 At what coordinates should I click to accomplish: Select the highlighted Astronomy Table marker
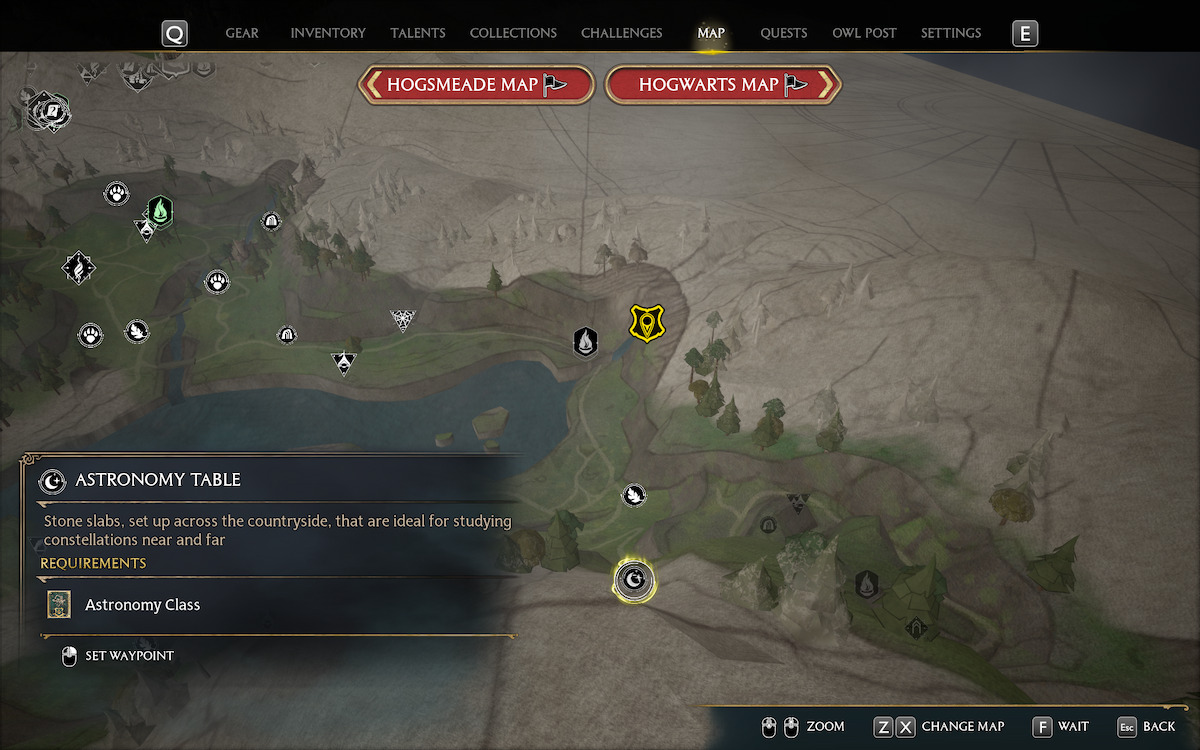coord(634,579)
